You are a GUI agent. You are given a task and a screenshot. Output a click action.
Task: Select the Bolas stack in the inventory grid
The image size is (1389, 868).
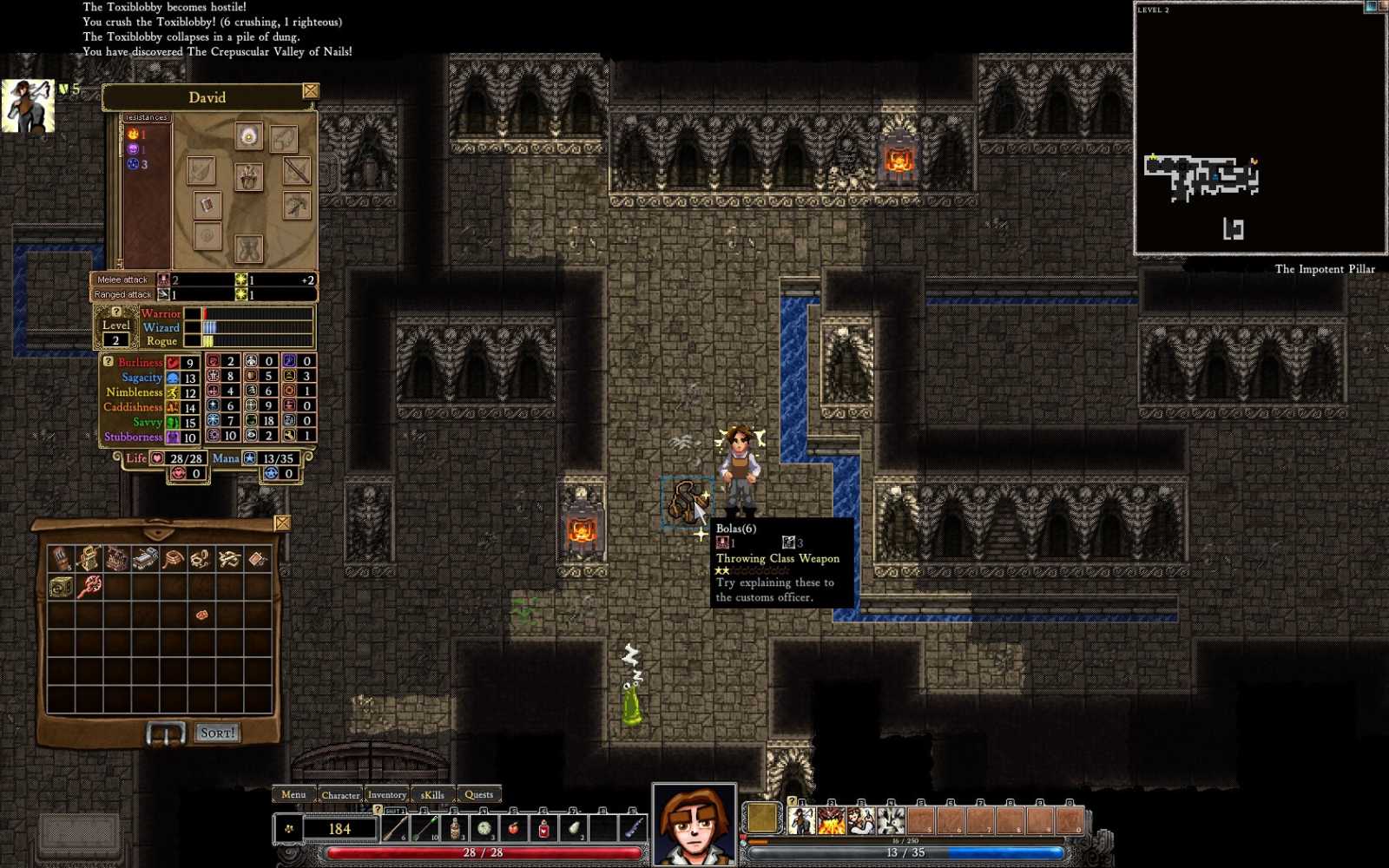tap(202, 558)
